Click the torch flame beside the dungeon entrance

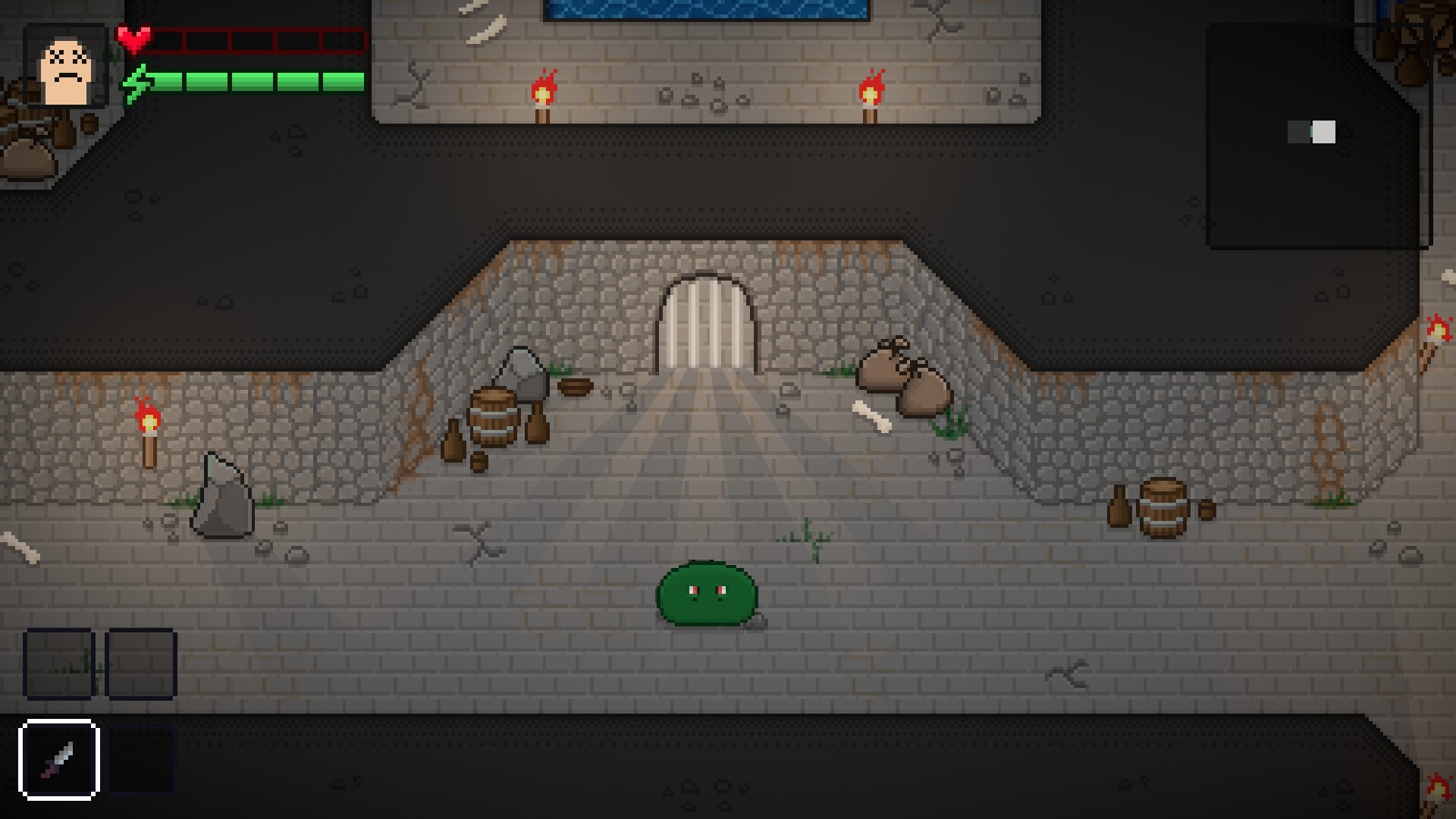pos(544,89)
